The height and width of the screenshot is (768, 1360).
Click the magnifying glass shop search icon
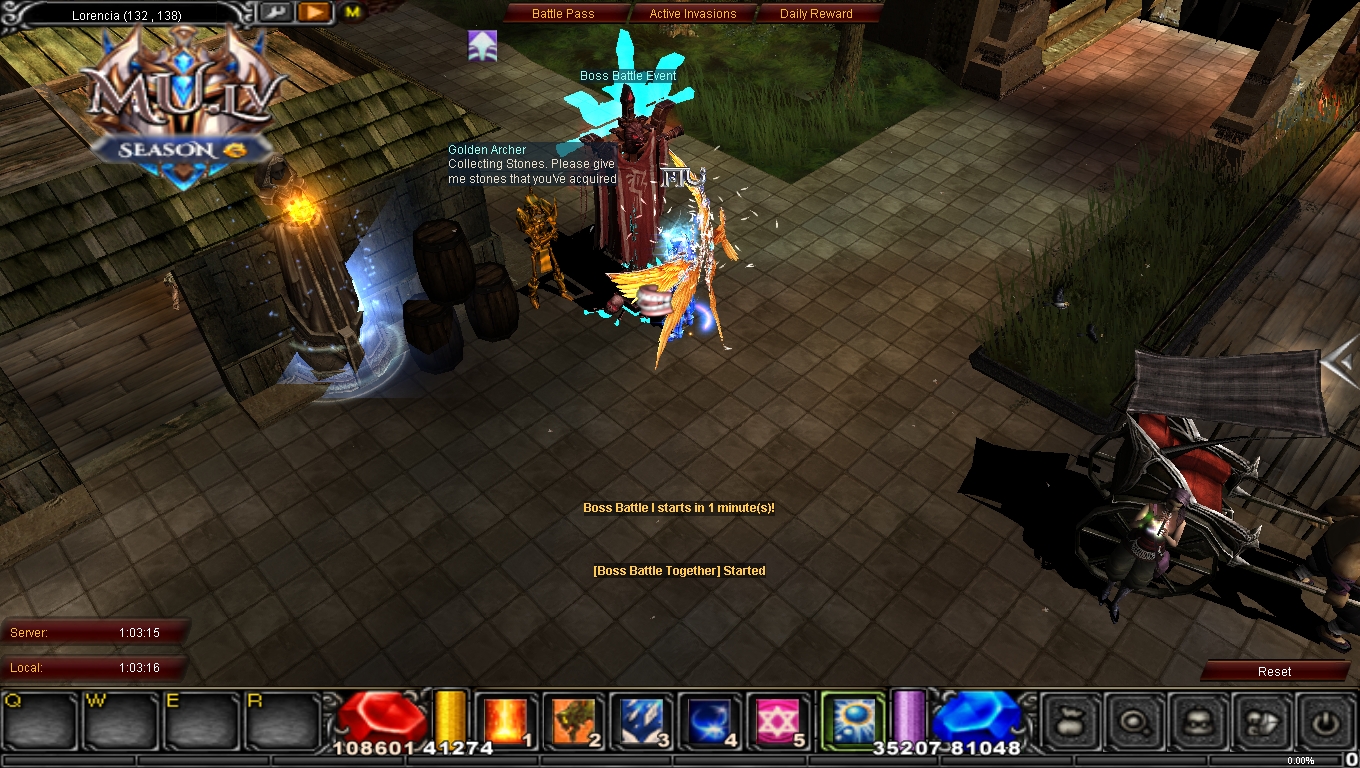[1135, 721]
